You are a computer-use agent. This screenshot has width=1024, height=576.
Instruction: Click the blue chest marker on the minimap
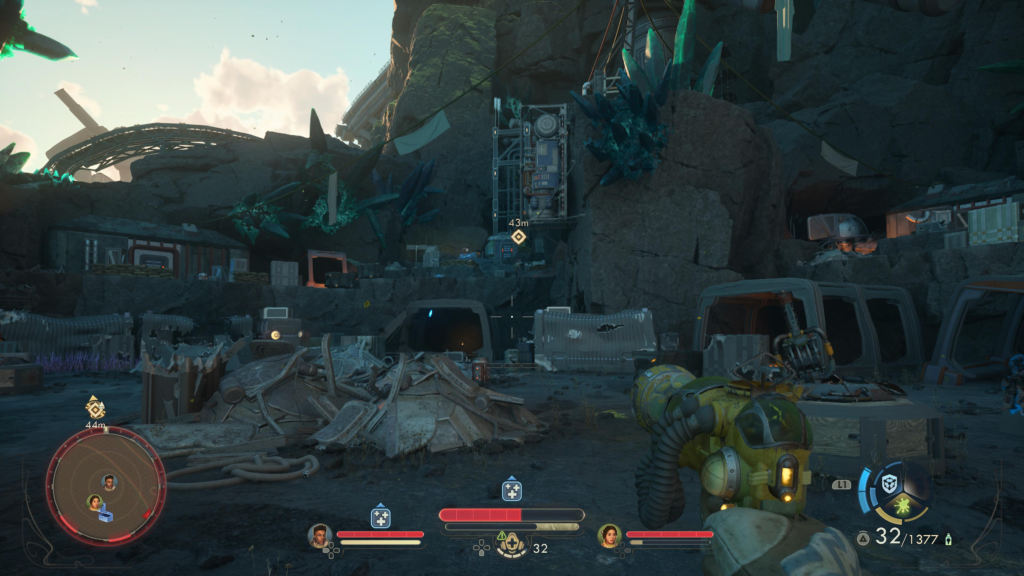point(105,513)
